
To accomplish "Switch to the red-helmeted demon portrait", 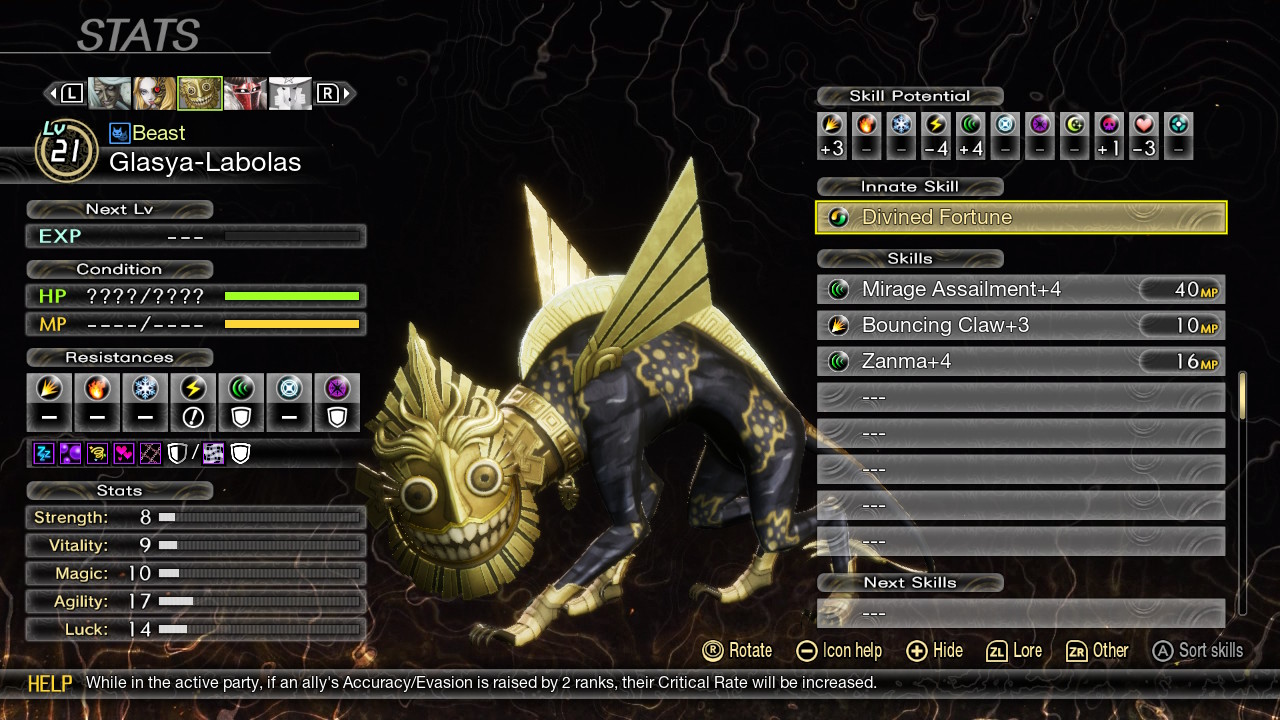I will pyautogui.click(x=244, y=93).
